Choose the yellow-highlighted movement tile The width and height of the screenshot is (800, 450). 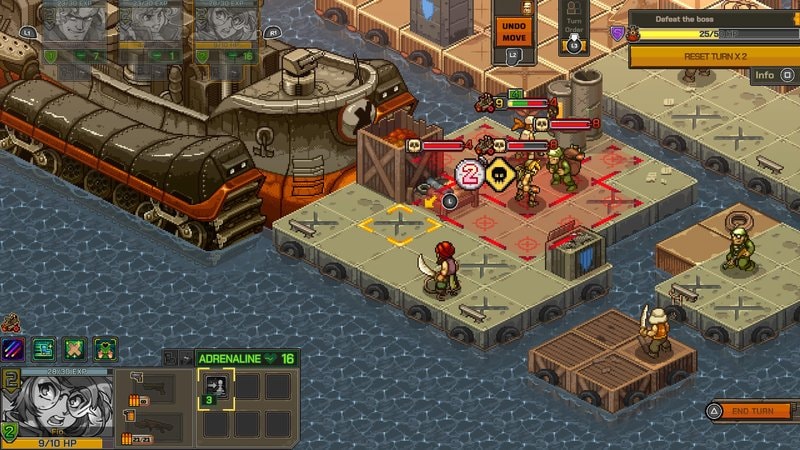(x=399, y=224)
